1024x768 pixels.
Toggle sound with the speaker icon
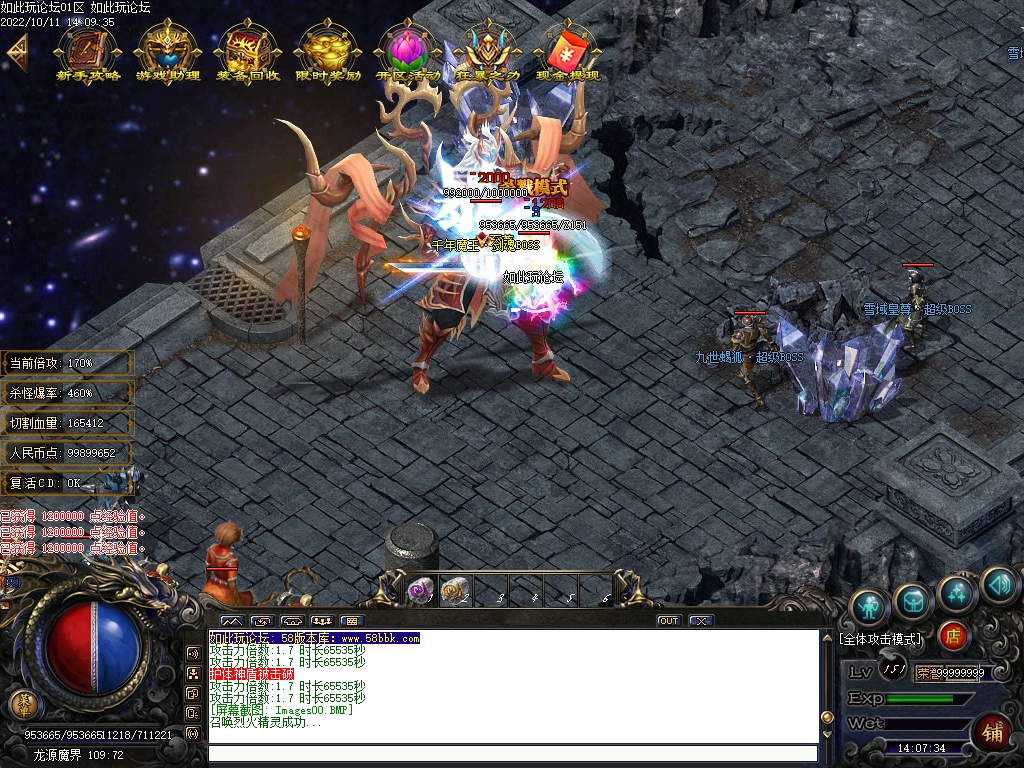tap(998, 584)
